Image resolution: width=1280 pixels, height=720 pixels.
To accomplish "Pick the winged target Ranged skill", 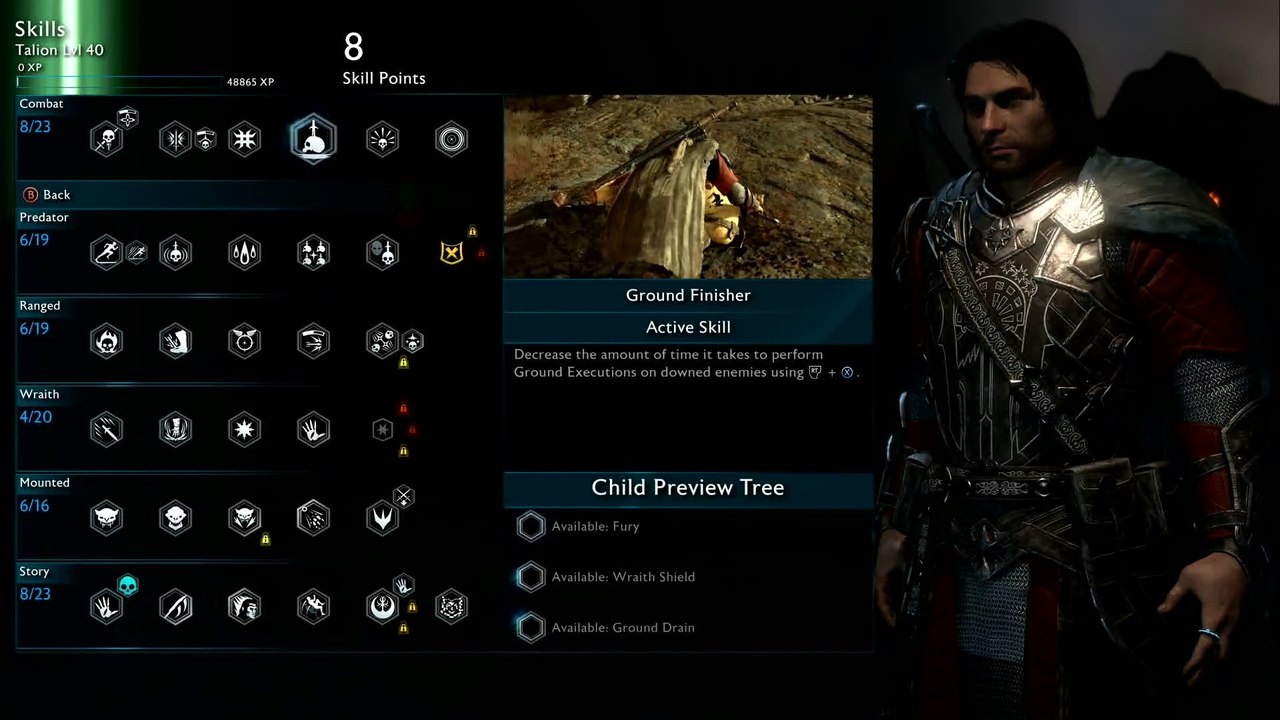I will click(244, 341).
